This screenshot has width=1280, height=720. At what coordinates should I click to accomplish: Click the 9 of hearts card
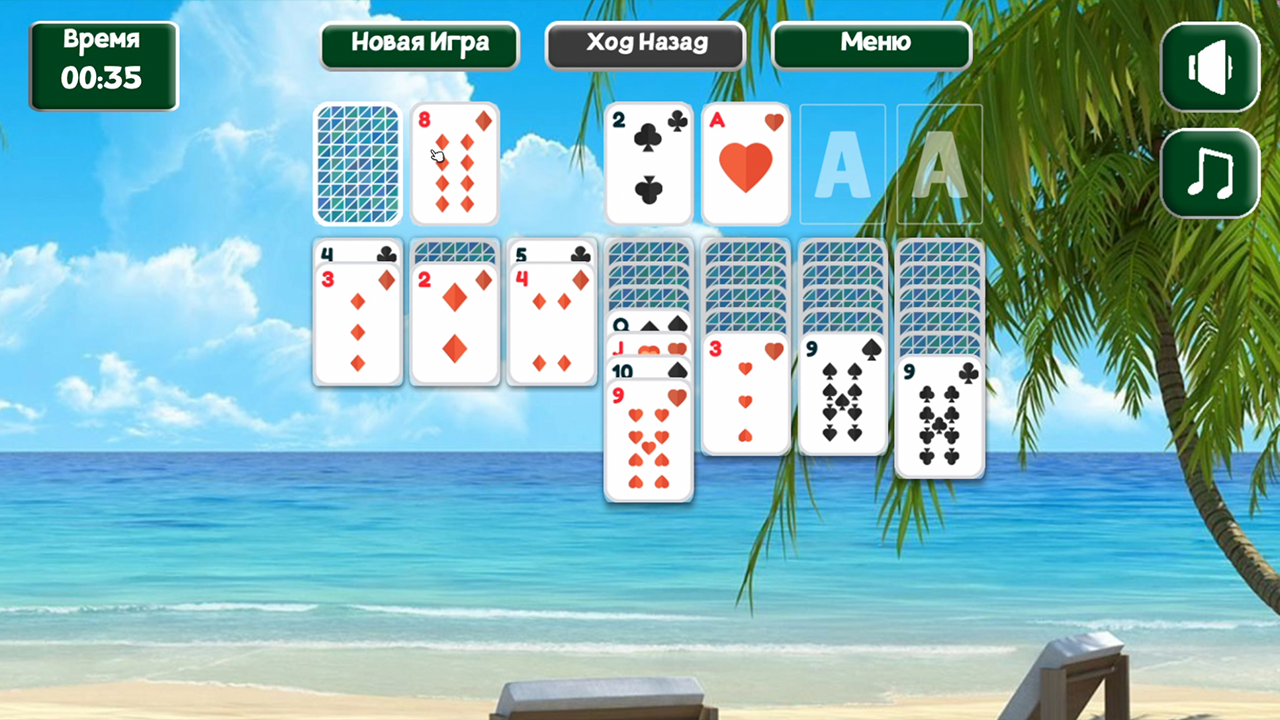click(x=648, y=440)
